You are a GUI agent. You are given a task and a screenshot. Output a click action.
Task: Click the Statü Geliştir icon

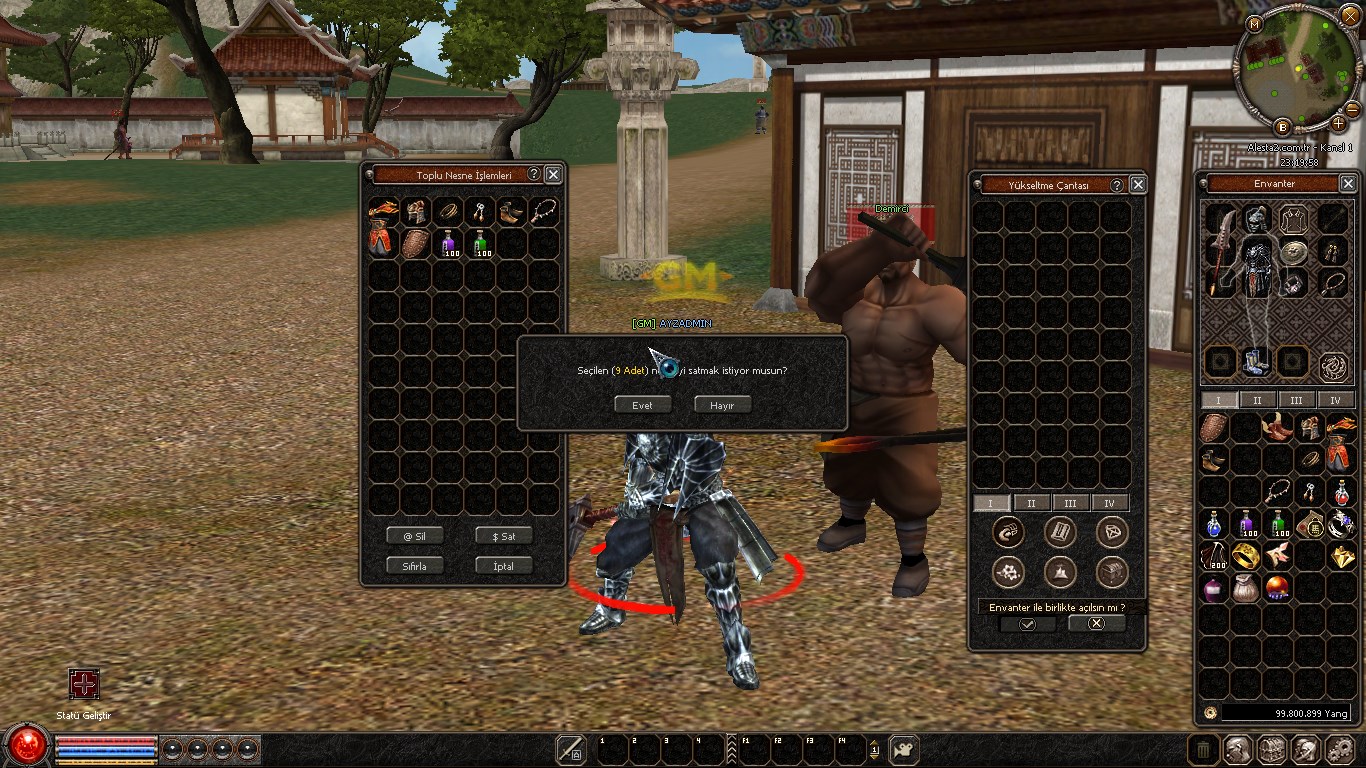point(84,684)
